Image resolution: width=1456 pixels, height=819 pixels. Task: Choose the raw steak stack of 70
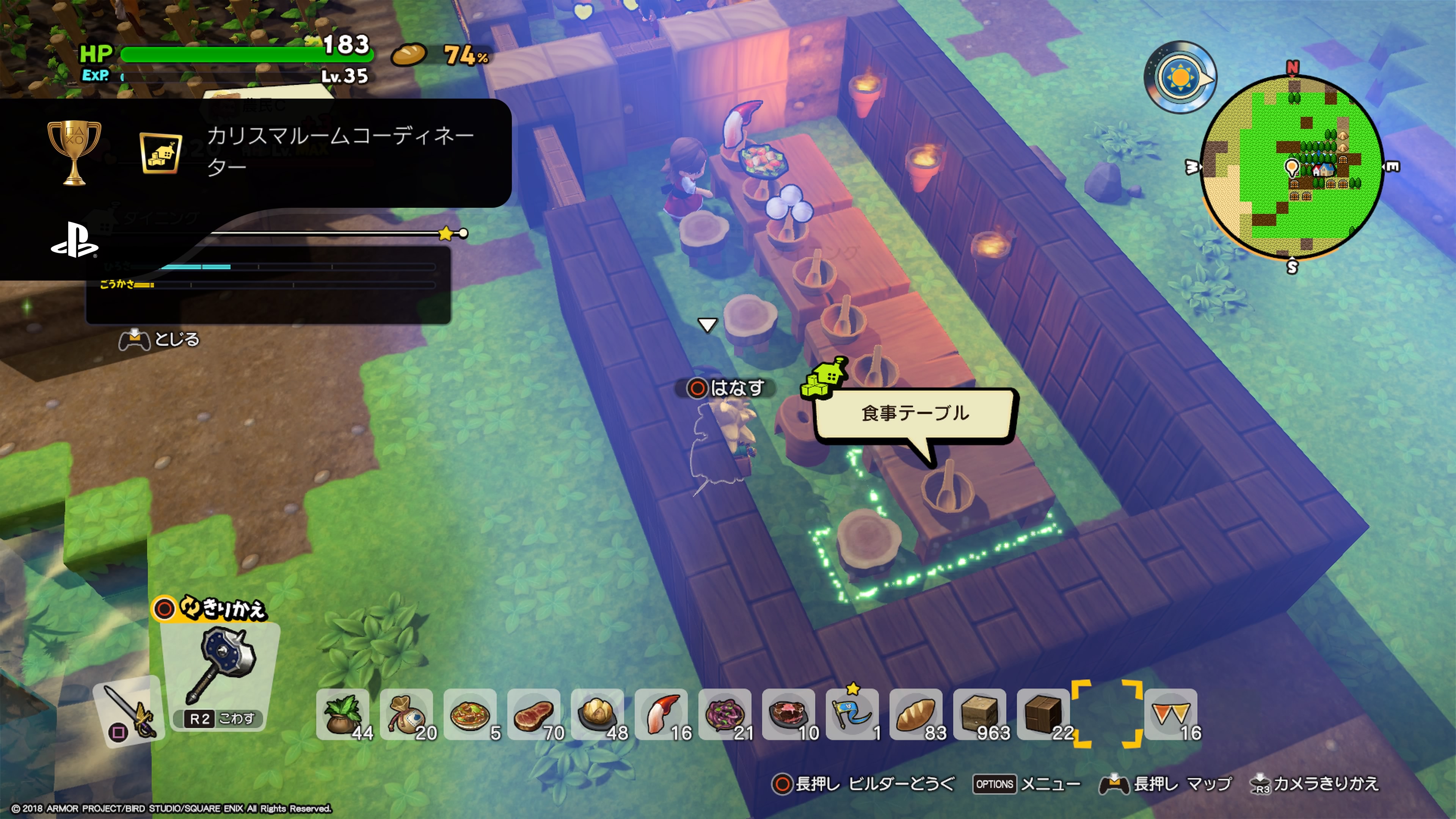coord(534,715)
